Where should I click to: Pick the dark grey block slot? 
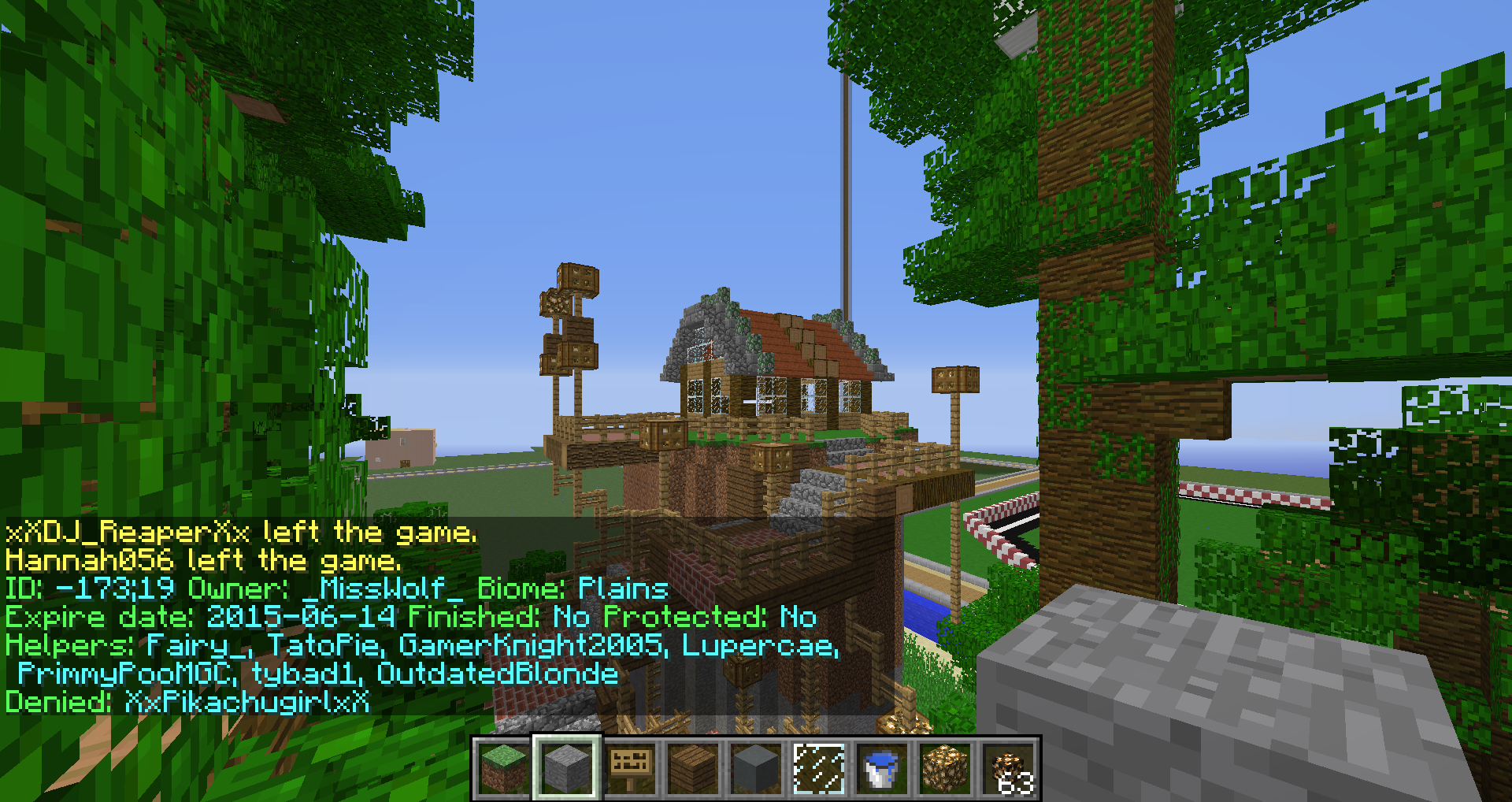coord(756,768)
